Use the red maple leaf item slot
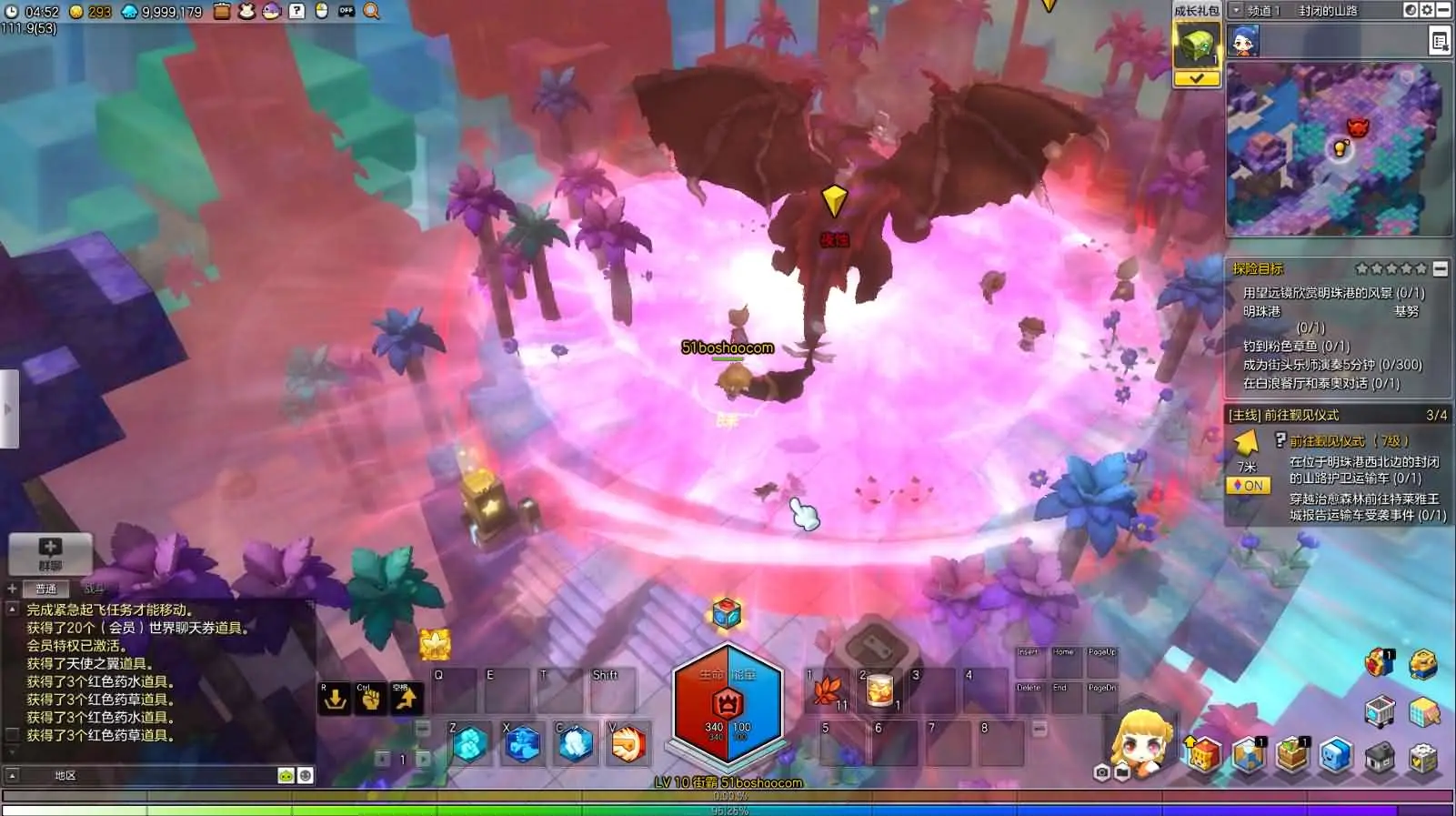Screen dimensions: 1456x816 [x=828, y=691]
